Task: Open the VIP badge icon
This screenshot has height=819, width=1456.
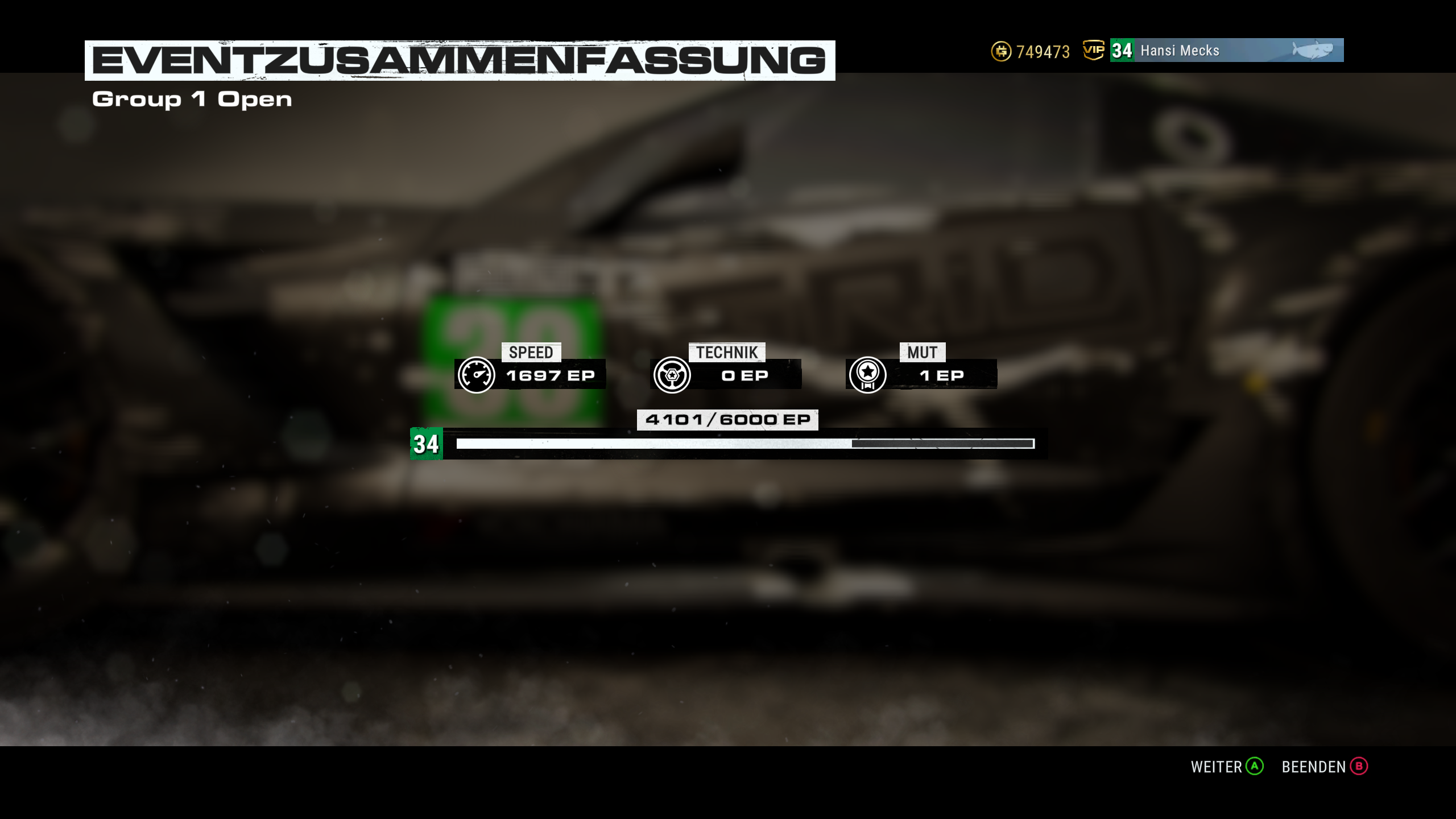Action: (1093, 51)
